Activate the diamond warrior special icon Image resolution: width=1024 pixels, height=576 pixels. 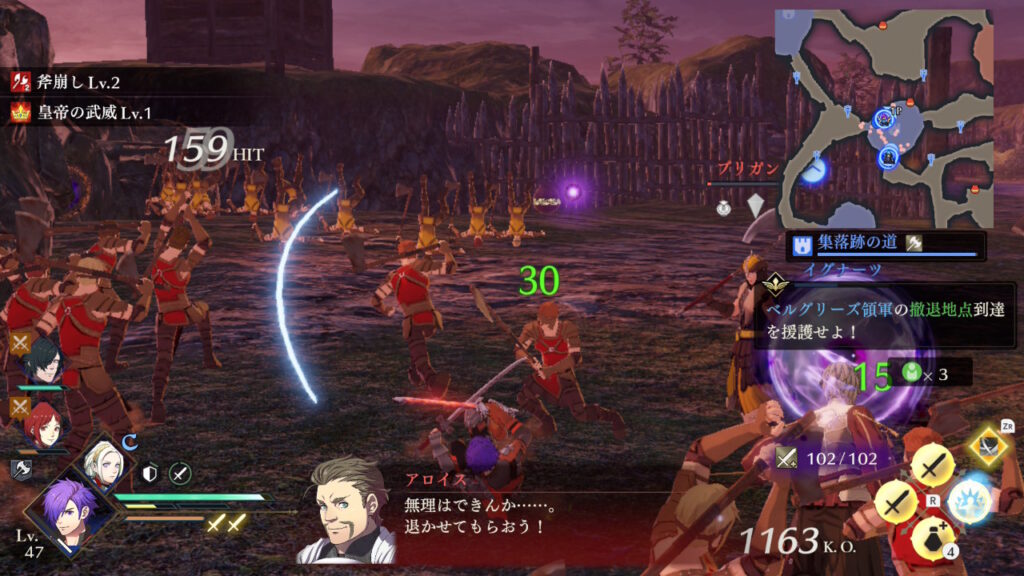point(989,447)
